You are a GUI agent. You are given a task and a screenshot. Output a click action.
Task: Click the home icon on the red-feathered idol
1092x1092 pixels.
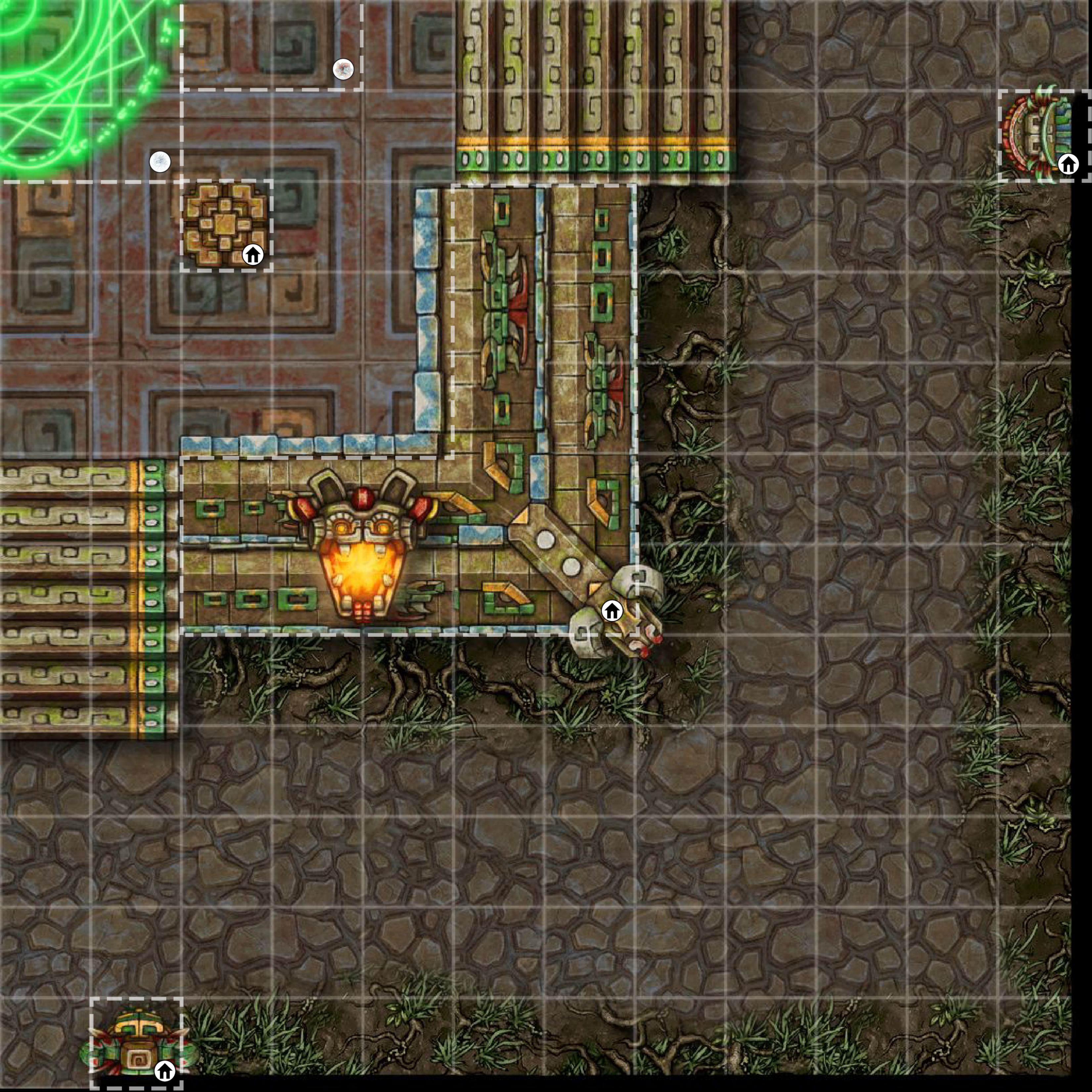coord(1068,164)
